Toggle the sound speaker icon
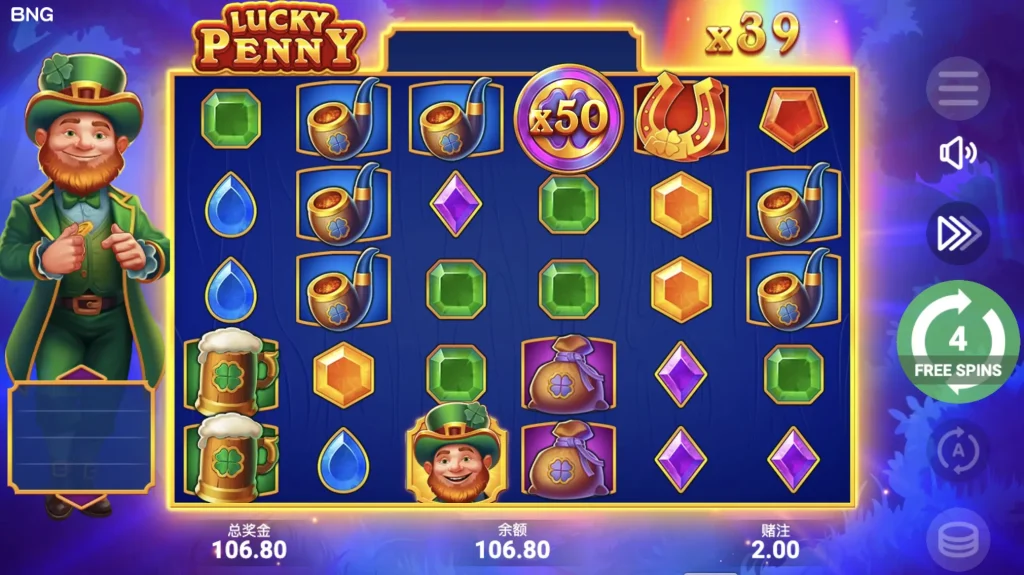 [x=957, y=153]
